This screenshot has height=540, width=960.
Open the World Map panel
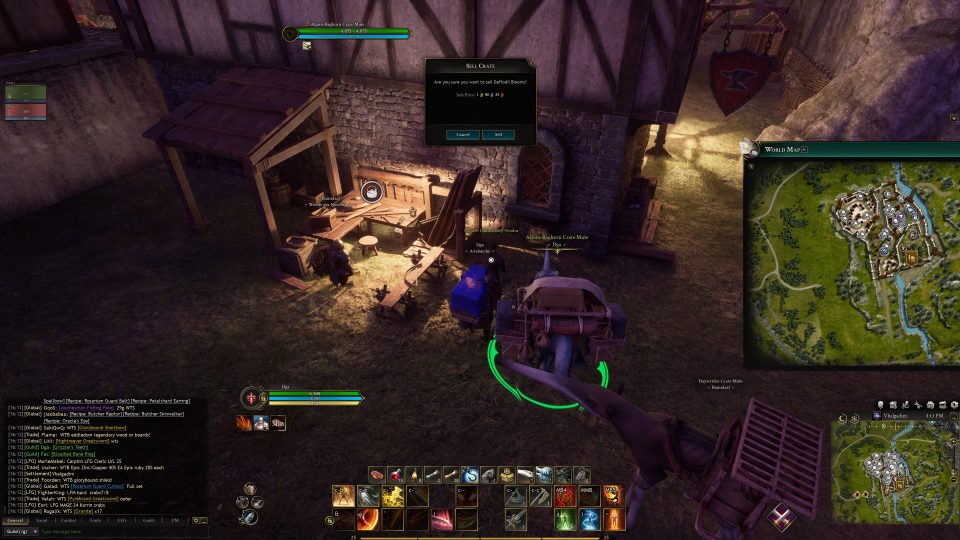click(782, 150)
